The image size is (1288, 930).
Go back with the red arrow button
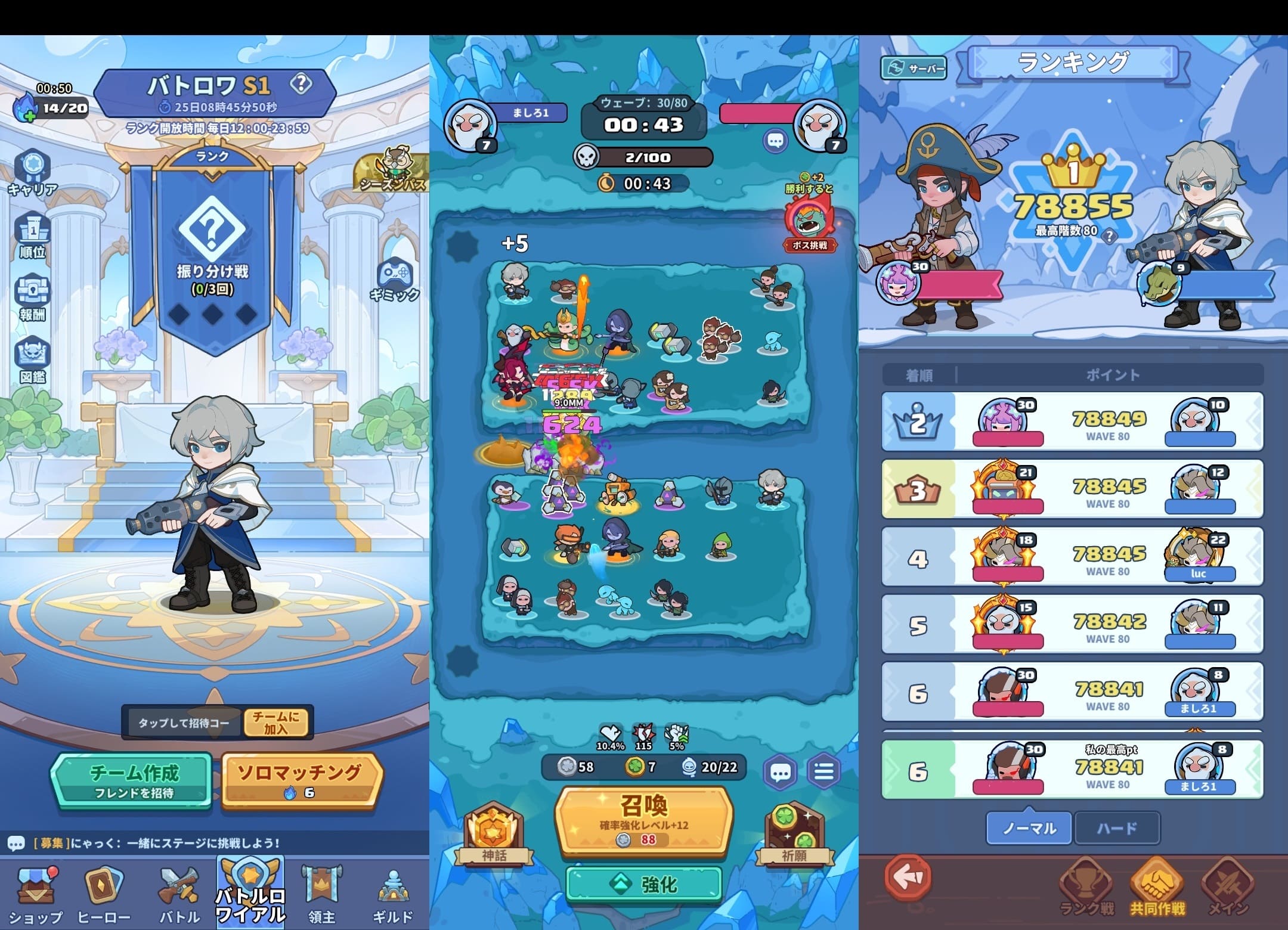point(908,877)
